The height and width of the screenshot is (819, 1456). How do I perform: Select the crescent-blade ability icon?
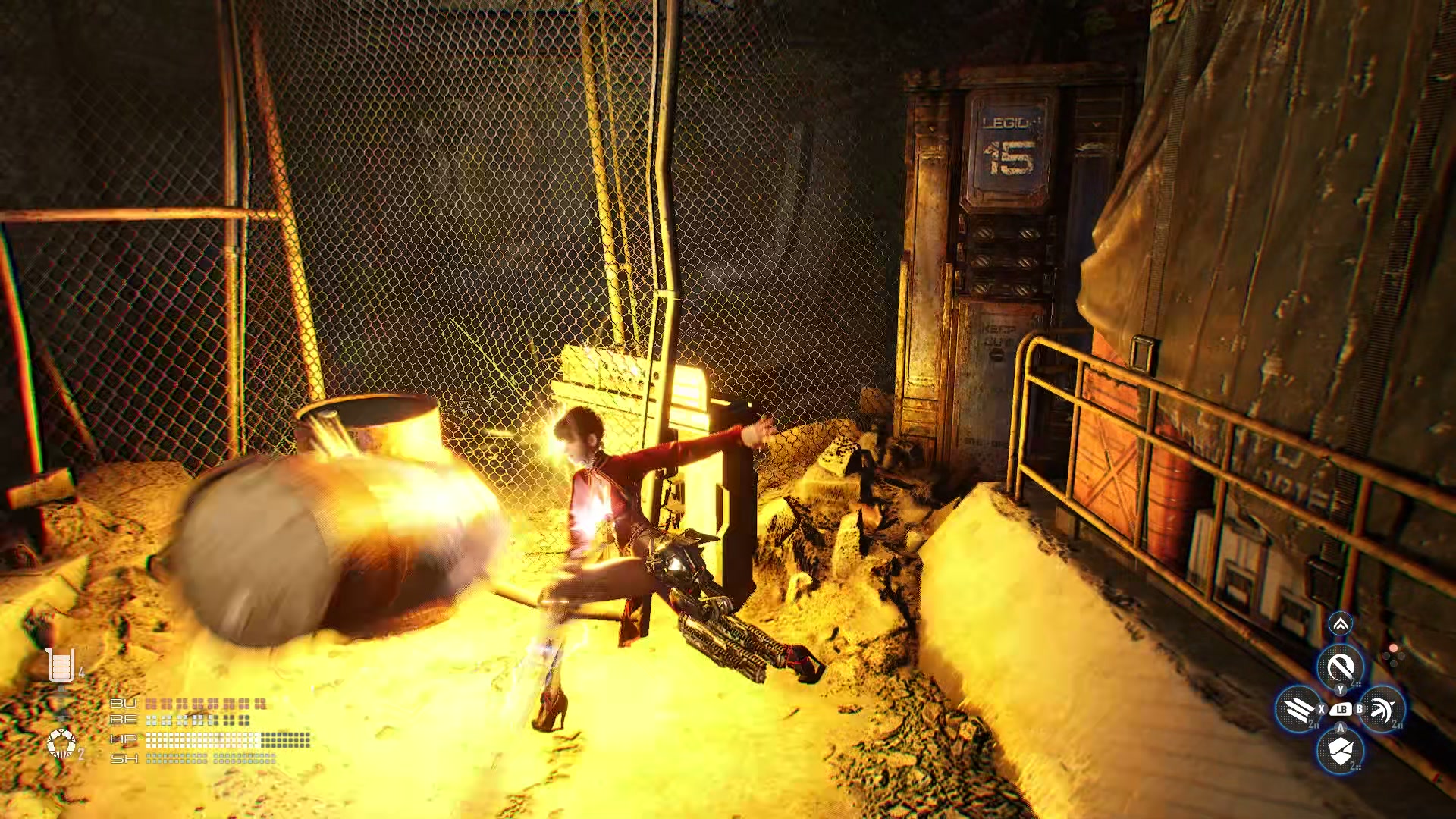pyautogui.click(x=1341, y=664)
